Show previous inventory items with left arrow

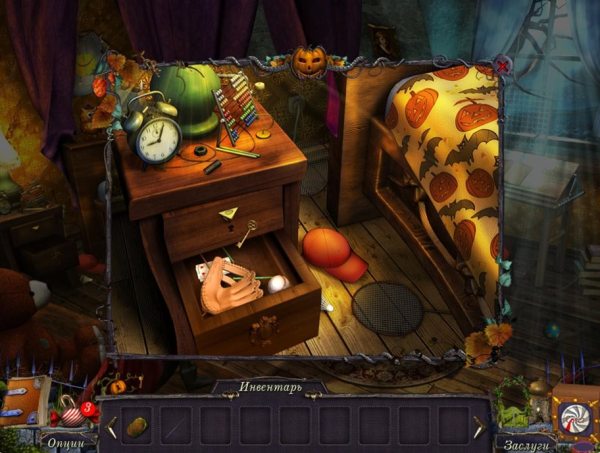(x=112, y=427)
